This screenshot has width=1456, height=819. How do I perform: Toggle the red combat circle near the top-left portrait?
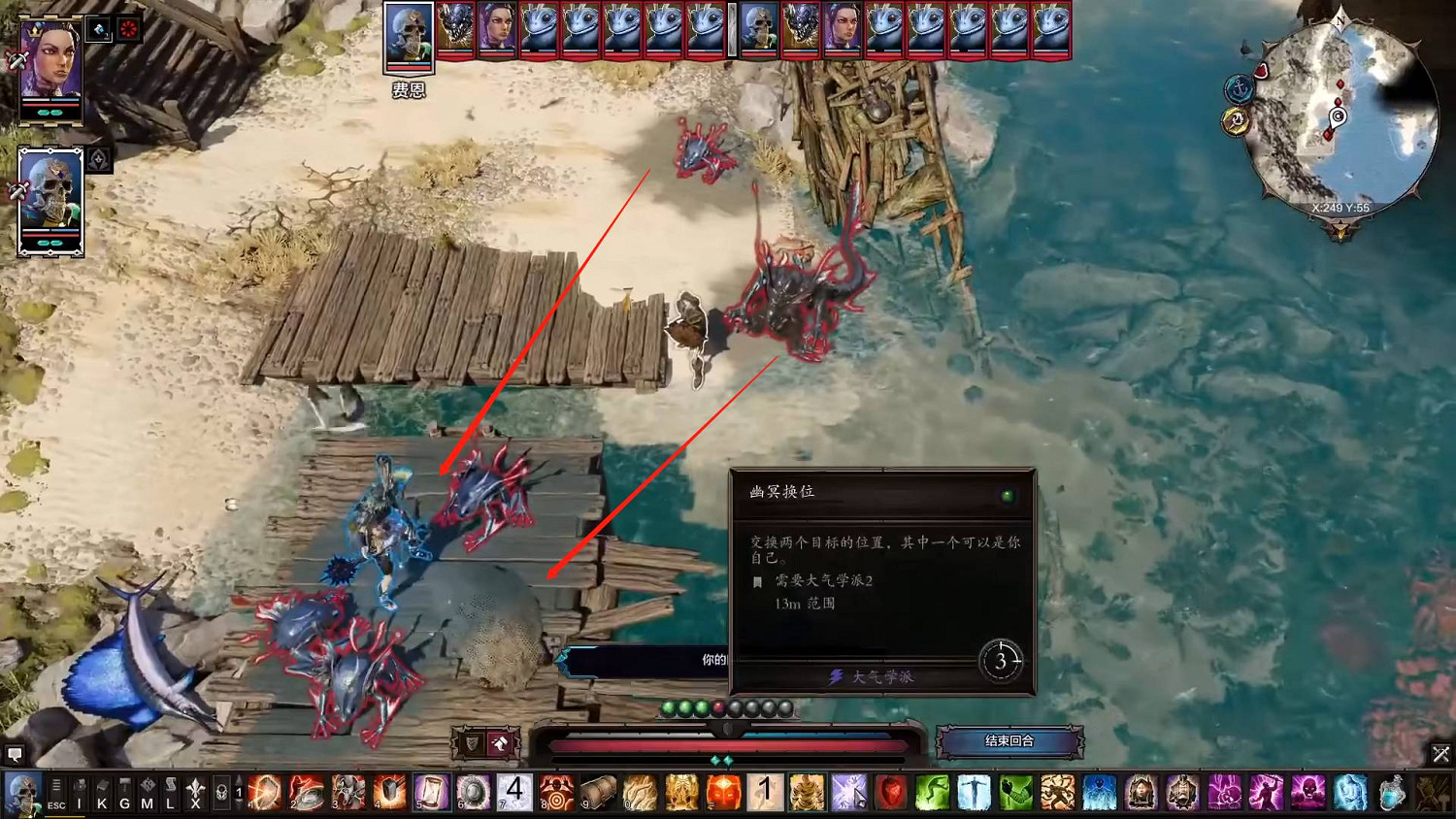click(126, 27)
